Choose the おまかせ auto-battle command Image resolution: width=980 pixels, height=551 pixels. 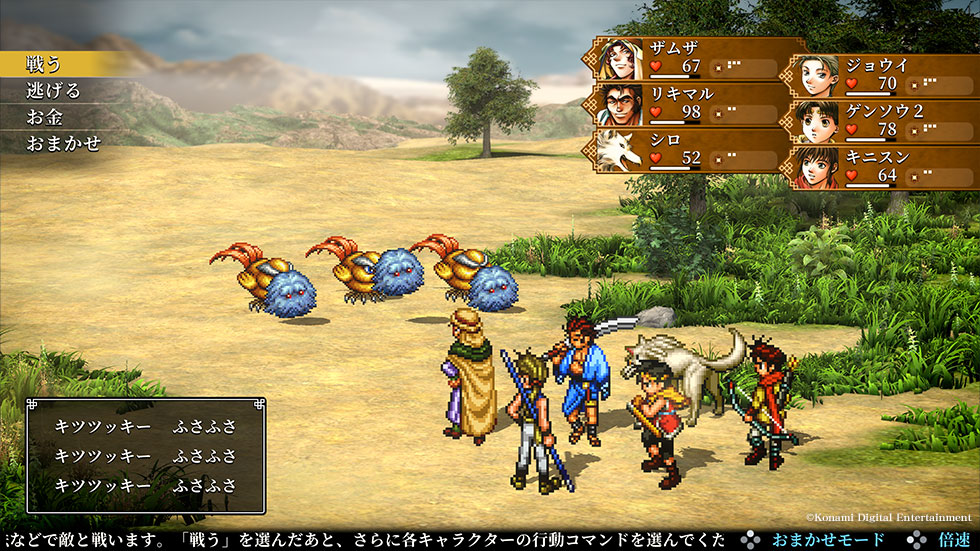coord(64,143)
